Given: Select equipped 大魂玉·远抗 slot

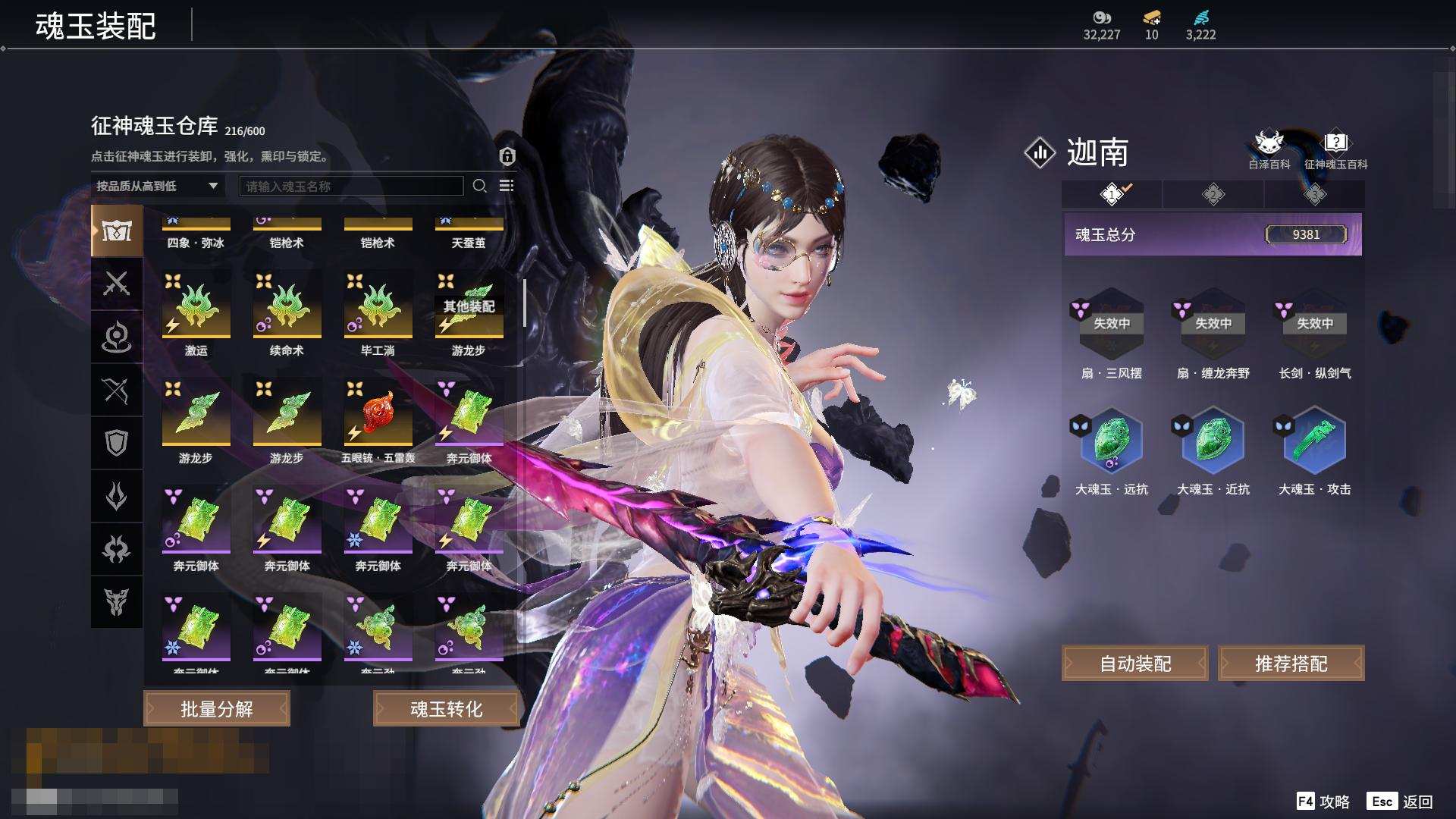Looking at the screenshot, I should click(1111, 441).
